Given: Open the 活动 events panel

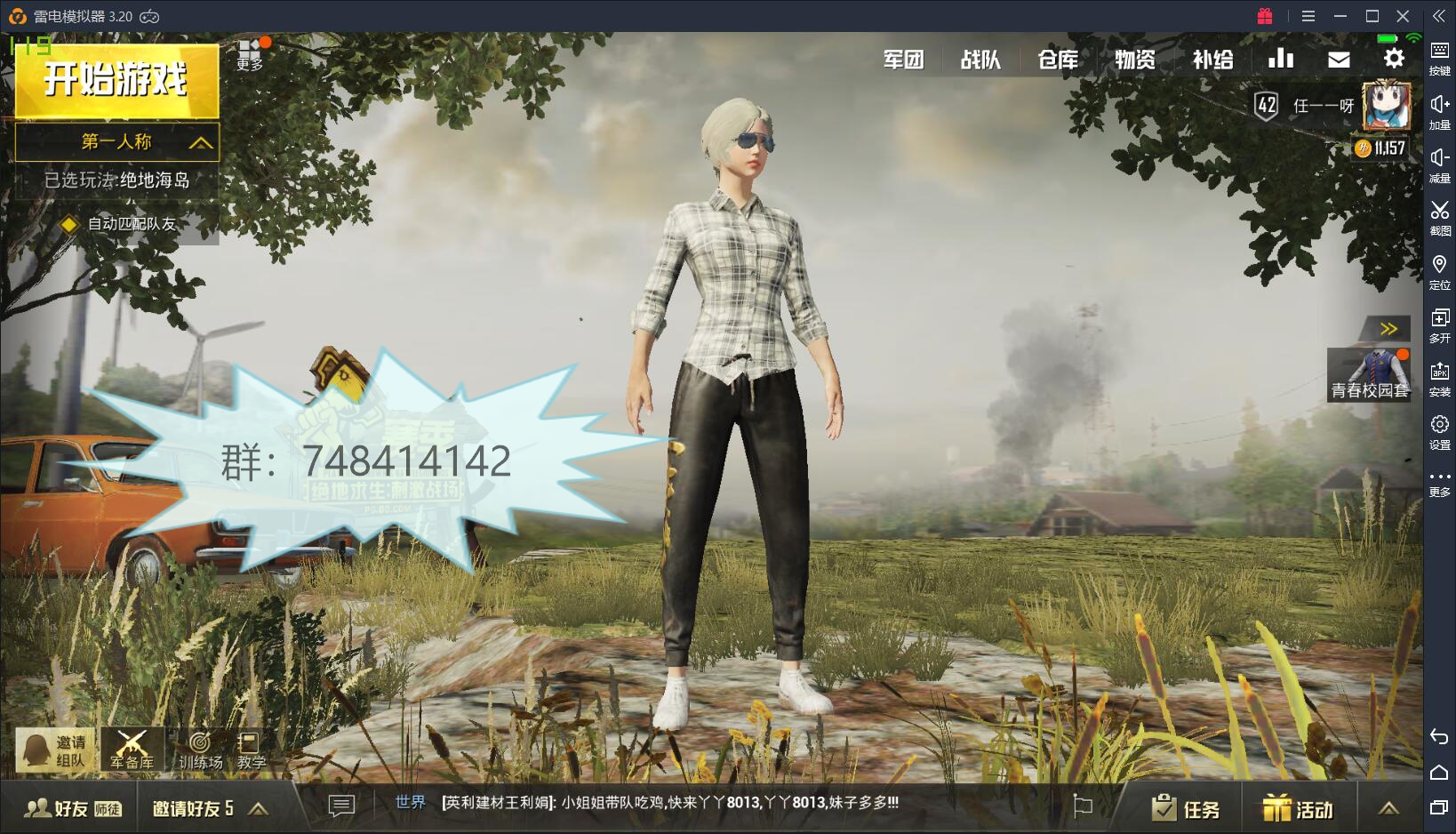Looking at the screenshot, I should [x=1298, y=808].
